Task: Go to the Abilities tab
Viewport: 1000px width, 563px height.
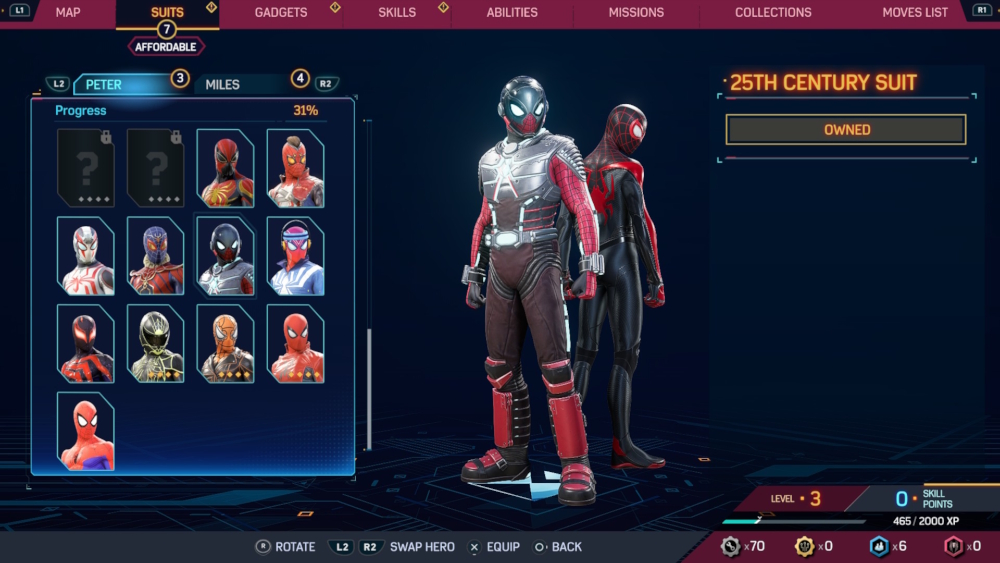Action: 512,12
